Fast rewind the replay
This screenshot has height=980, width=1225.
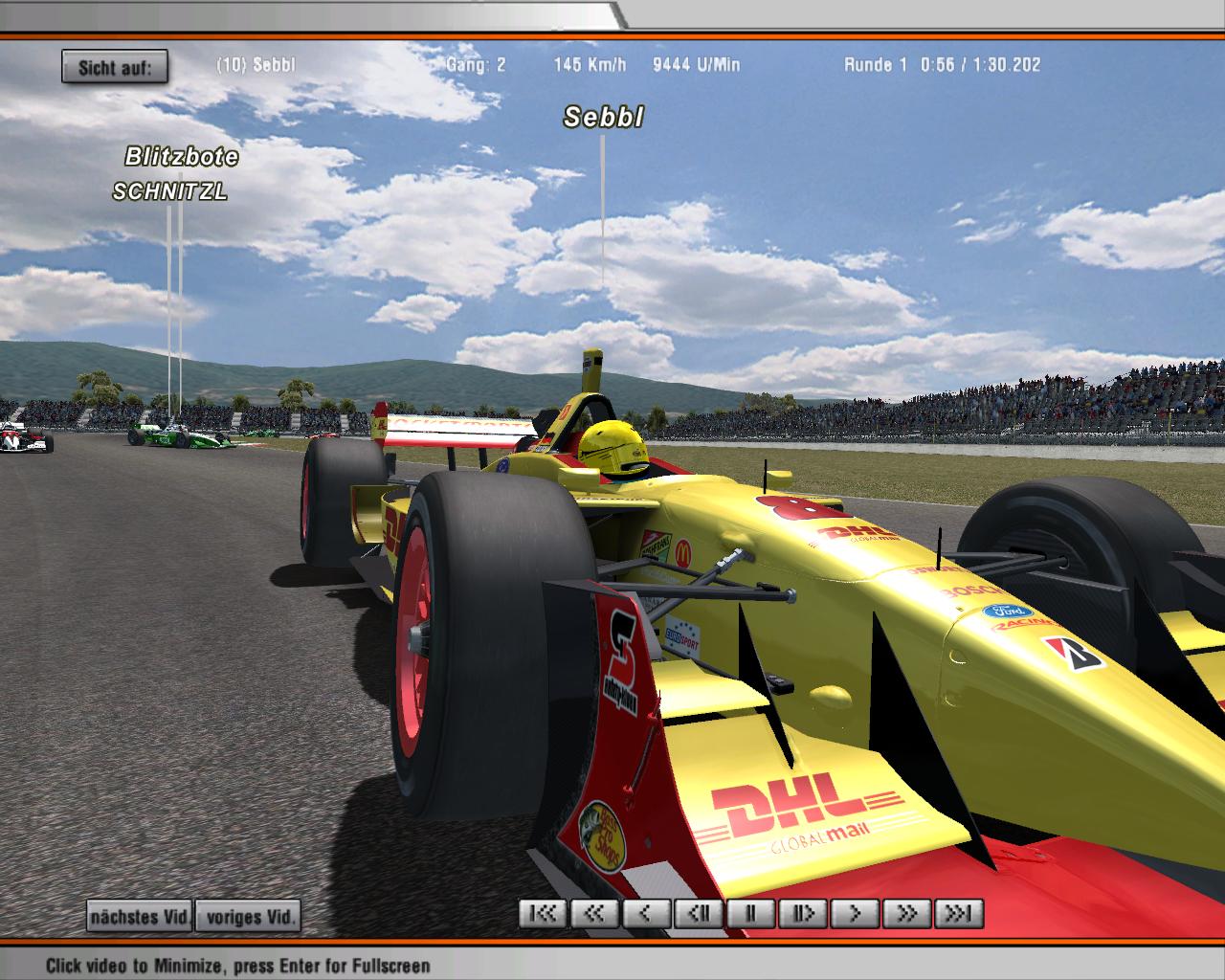pyautogui.click(x=595, y=913)
